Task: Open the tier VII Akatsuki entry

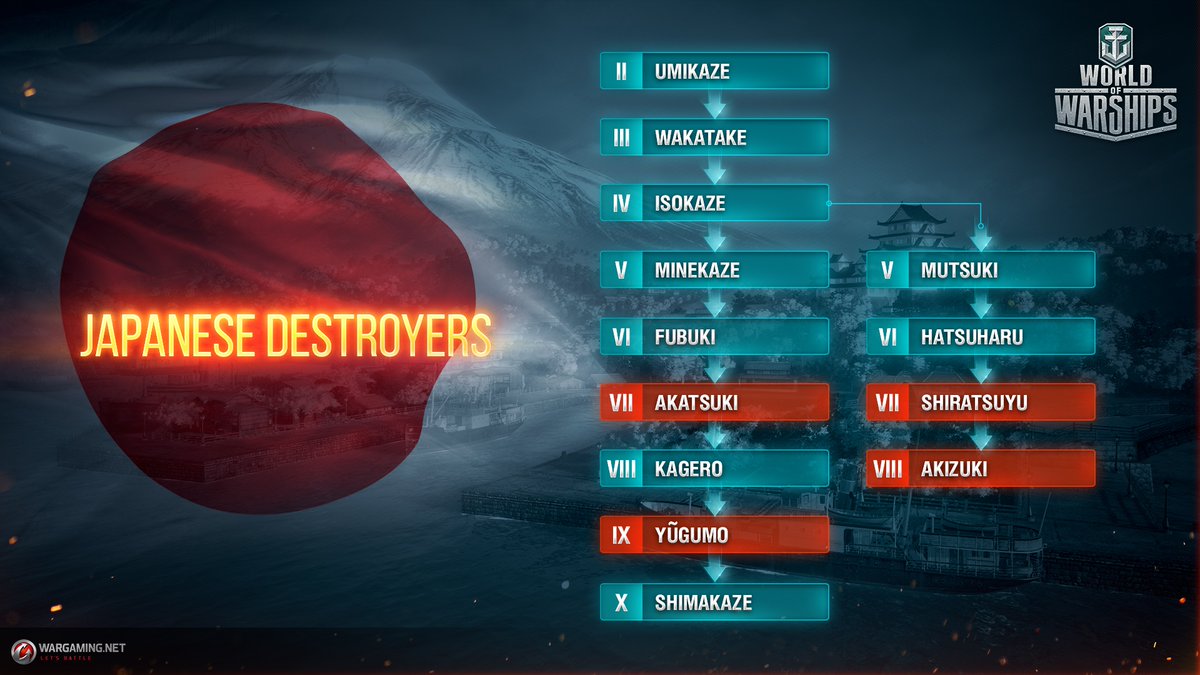Action: pyautogui.click(x=714, y=402)
